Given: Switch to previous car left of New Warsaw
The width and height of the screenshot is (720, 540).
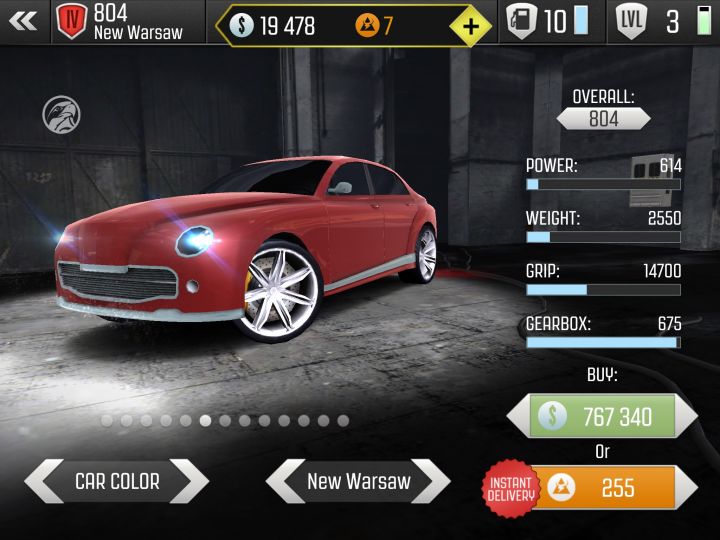Looking at the screenshot, I should click(285, 481).
